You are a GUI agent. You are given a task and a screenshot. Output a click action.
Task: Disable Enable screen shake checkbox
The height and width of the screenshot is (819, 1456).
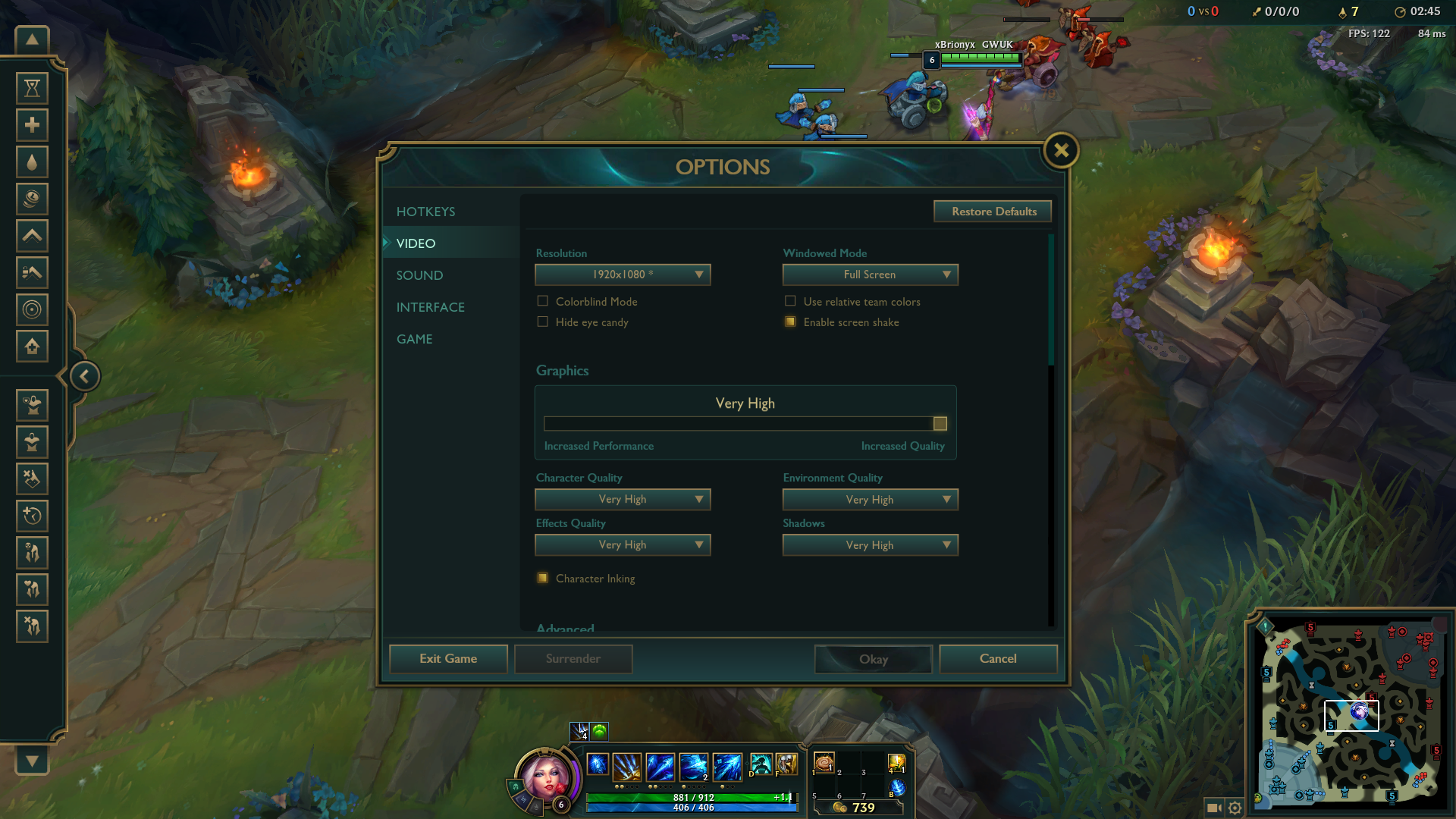click(x=790, y=322)
